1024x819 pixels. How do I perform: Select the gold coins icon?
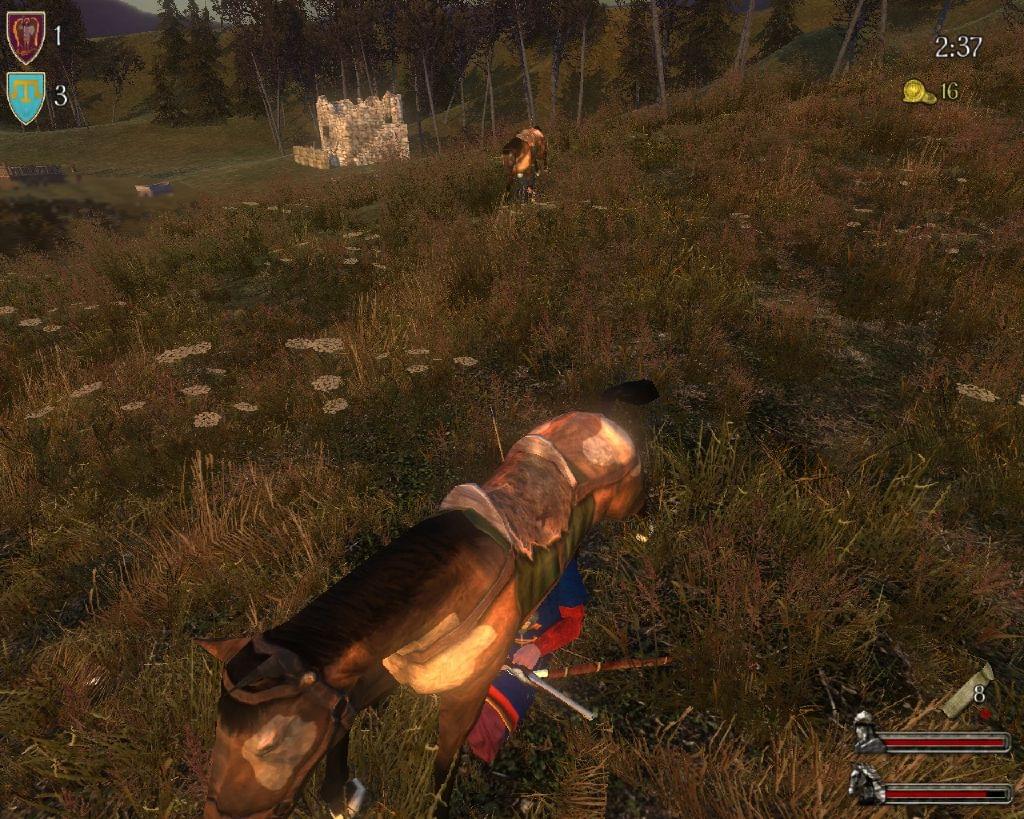918,92
